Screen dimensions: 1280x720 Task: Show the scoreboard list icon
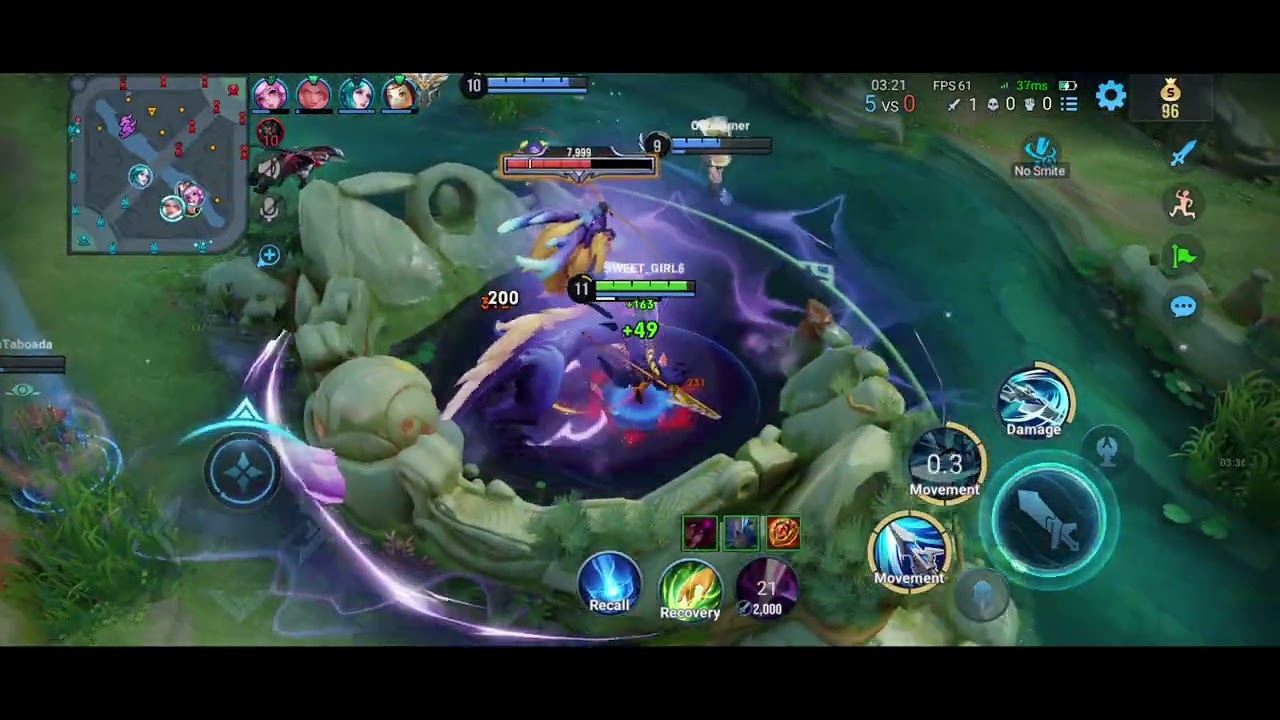point(1069,104)
